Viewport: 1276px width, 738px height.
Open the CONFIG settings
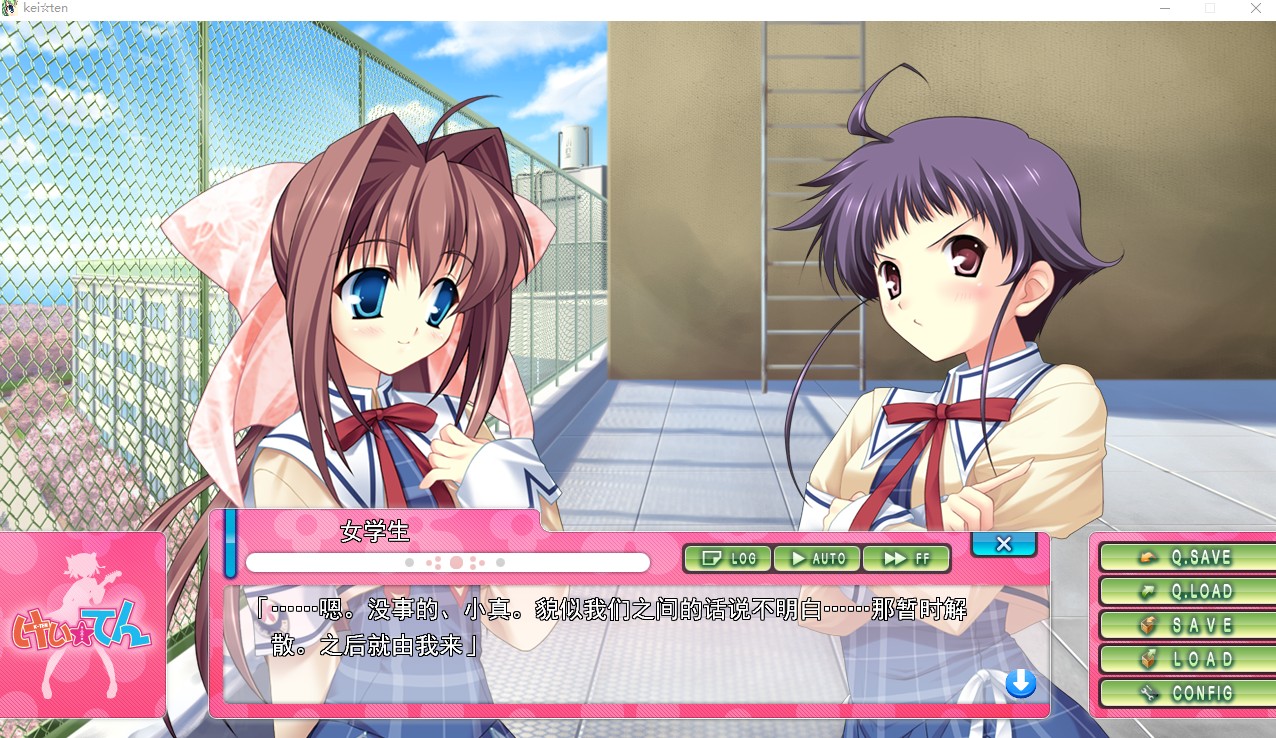(x=1186, y=693)
